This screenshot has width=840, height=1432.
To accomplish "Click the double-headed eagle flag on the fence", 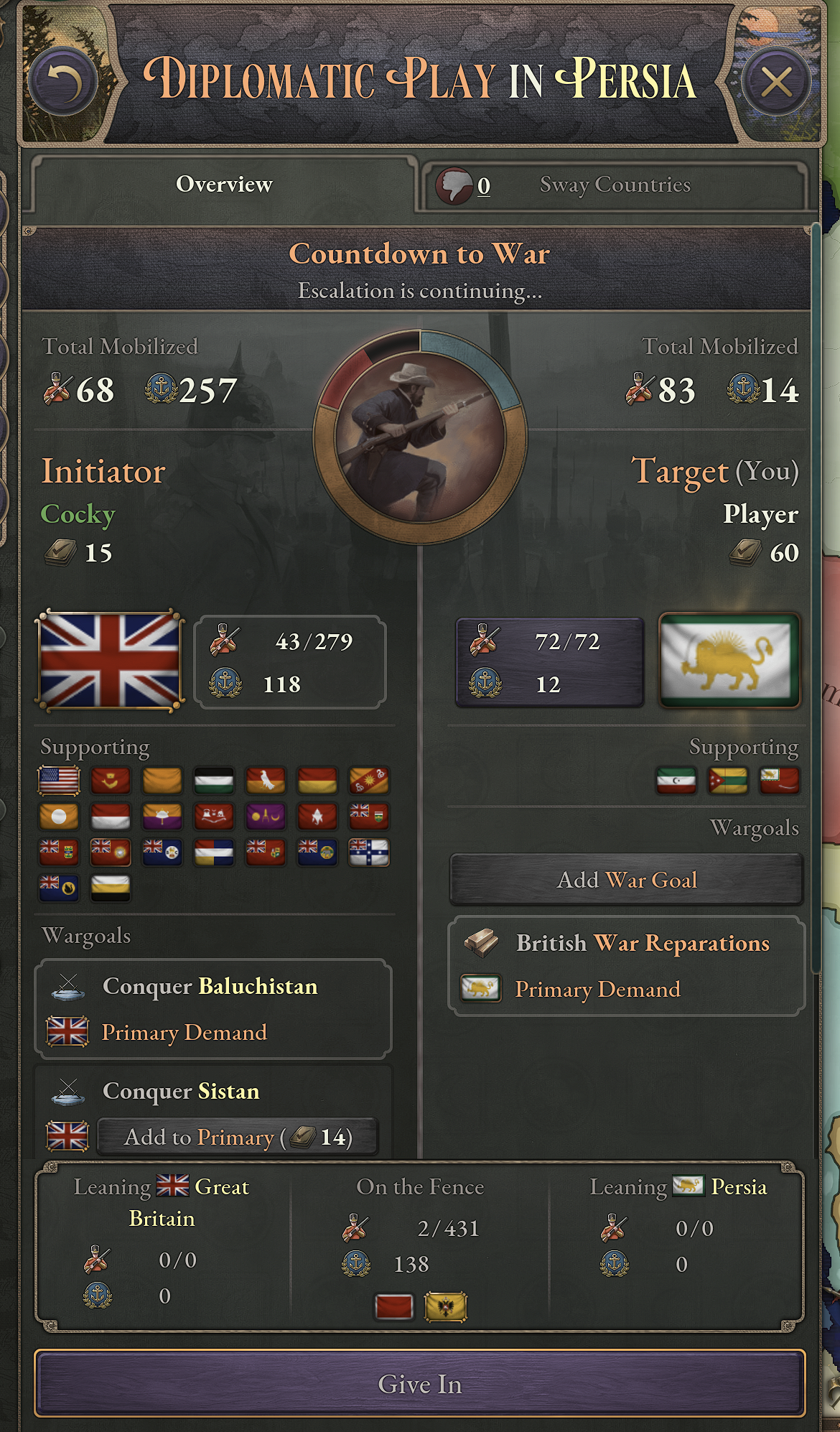I will (x=446, y=1307).
